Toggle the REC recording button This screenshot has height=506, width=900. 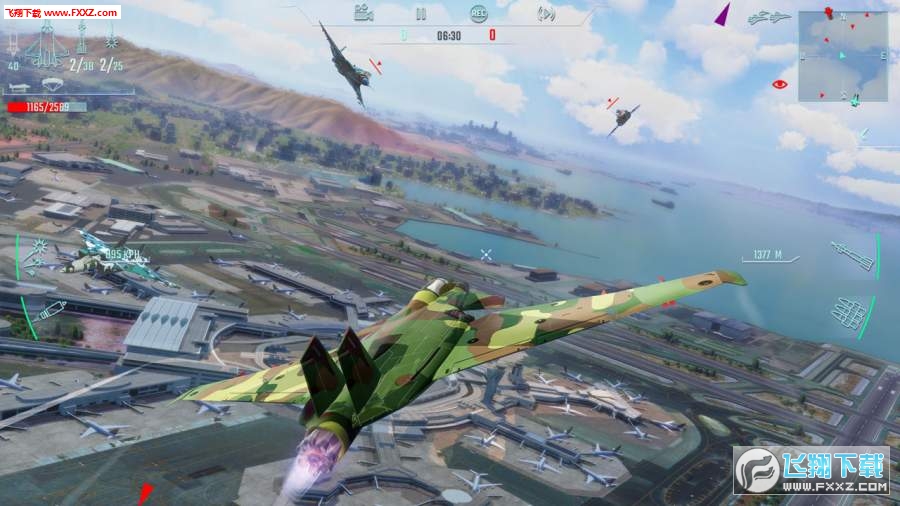click(479, 13)
